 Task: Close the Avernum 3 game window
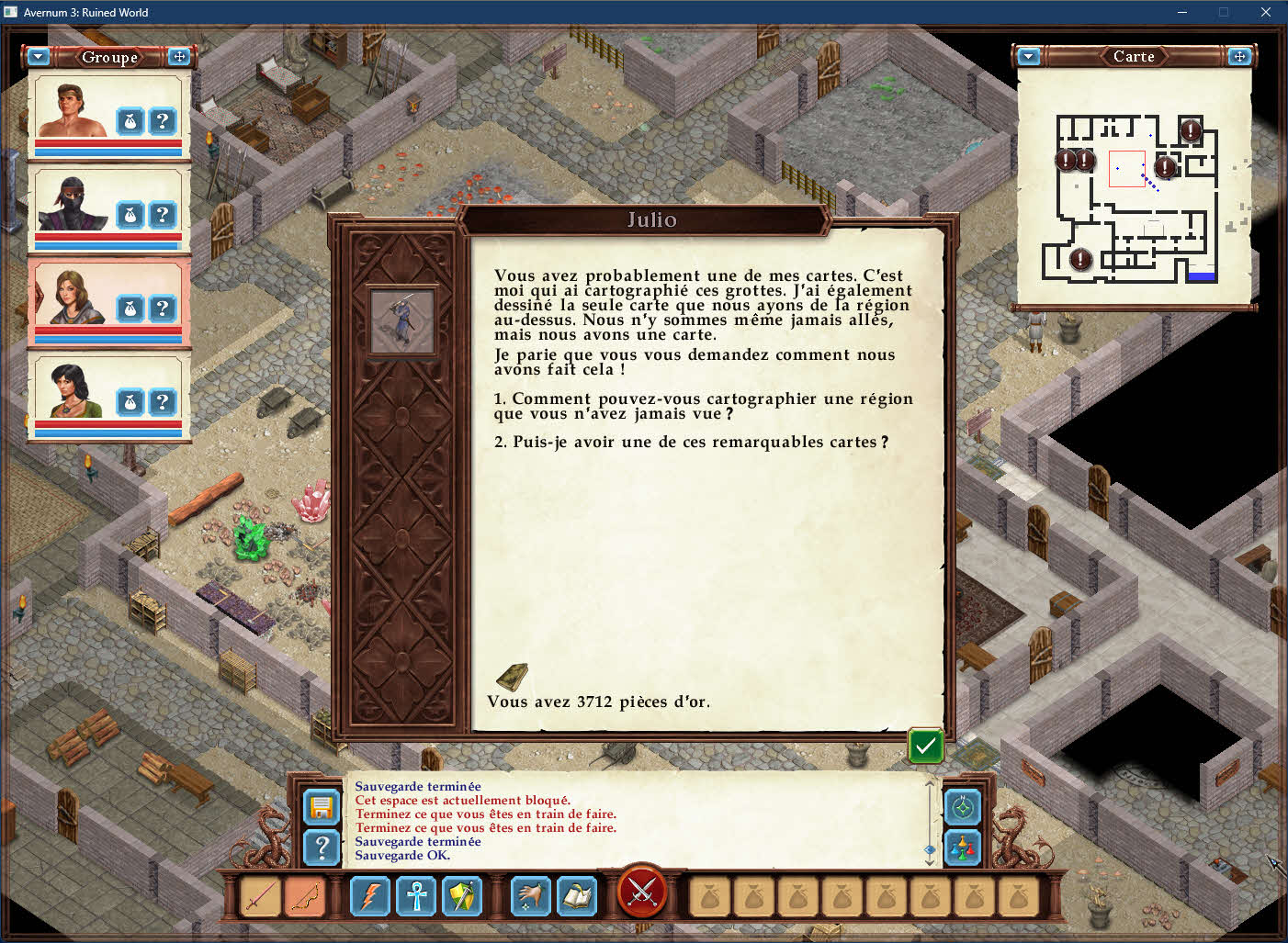1265,12
